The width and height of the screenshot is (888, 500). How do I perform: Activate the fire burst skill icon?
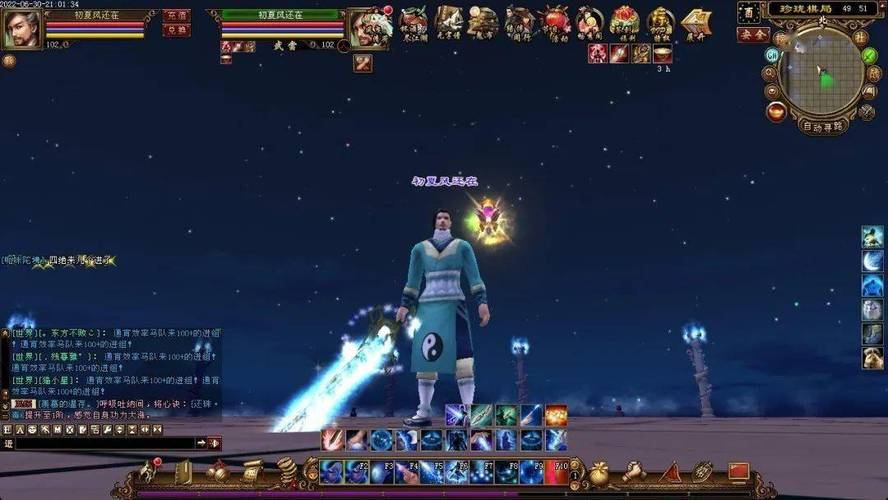556,415
